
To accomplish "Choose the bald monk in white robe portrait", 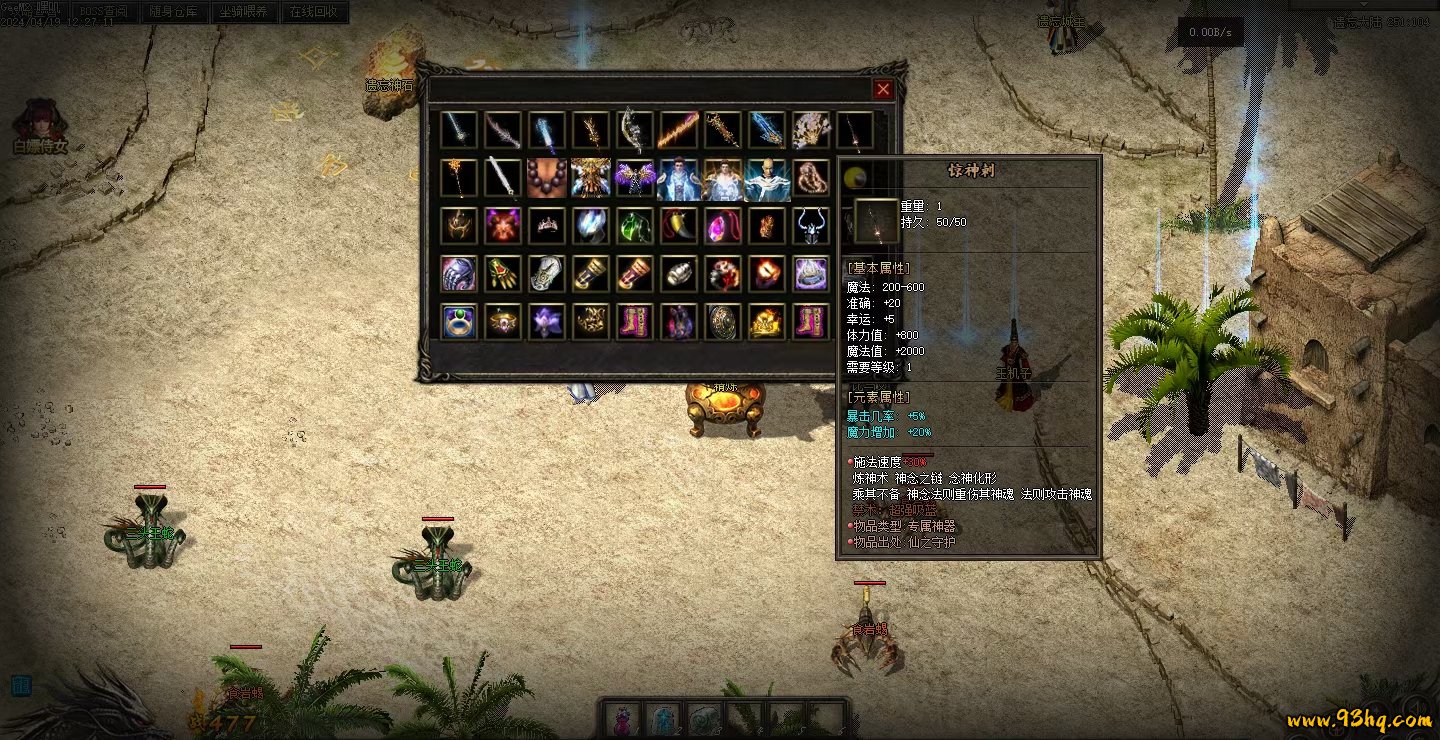I will click(767, 179).
